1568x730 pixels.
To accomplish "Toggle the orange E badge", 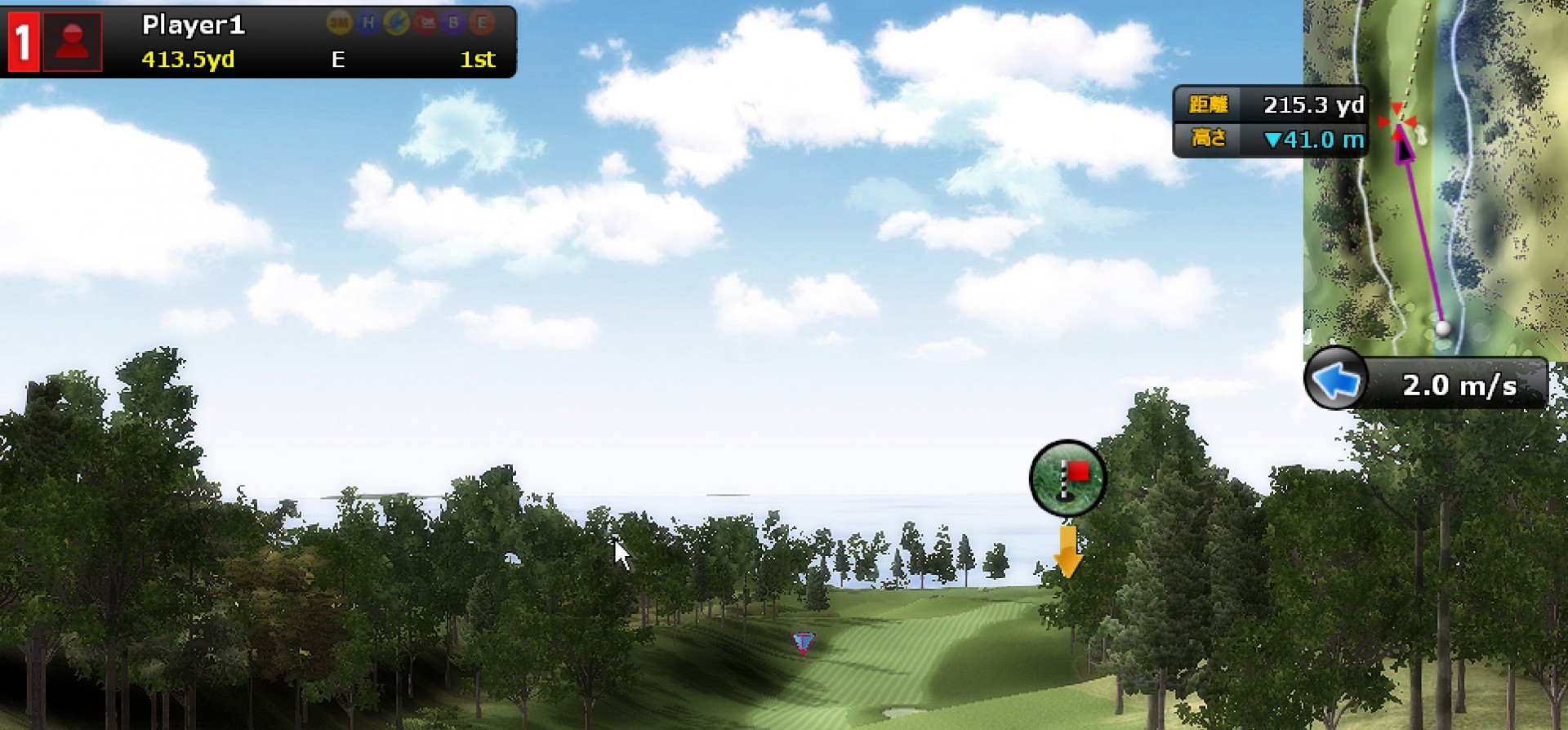I will [483, 23].
